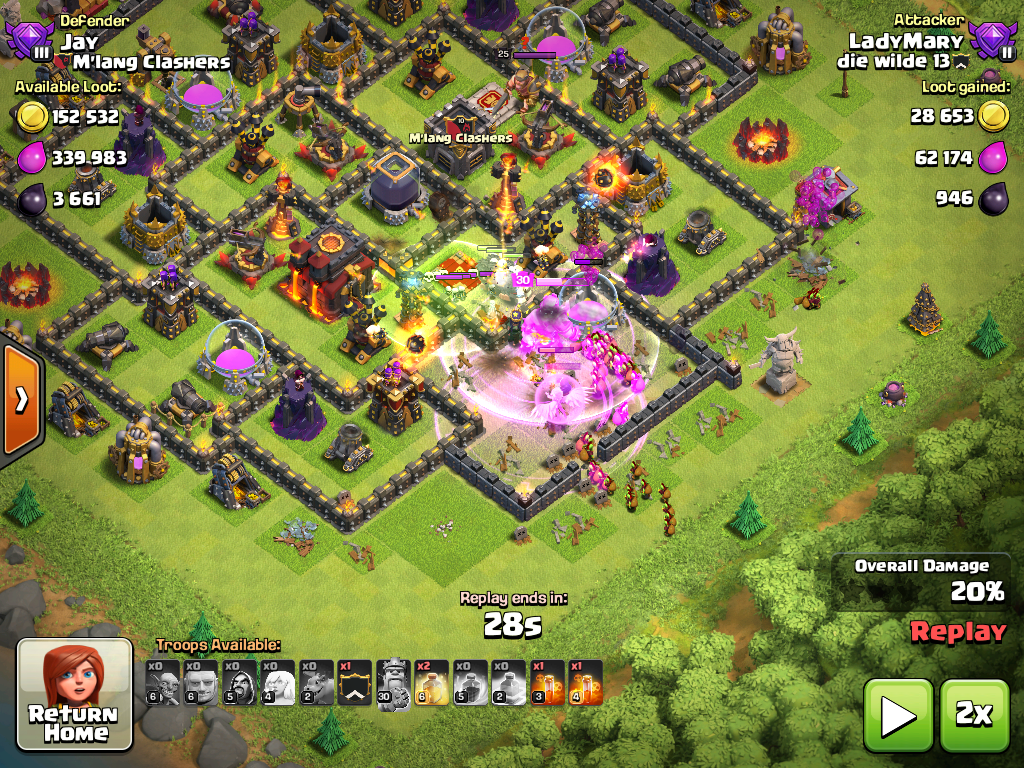Select the Giant troop slot
1024x768 pixels.
[200, 683]
